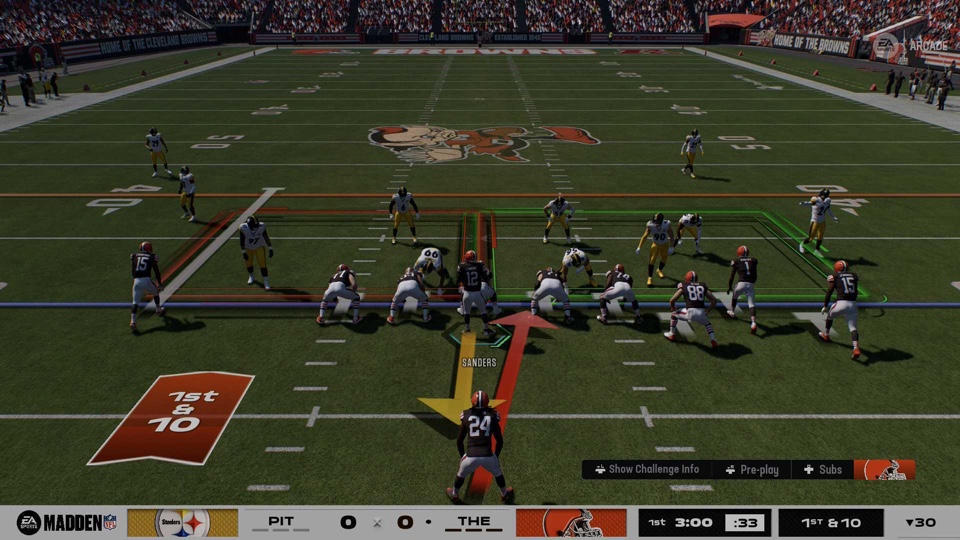Viewport: 960px width, 540px height.
Task: Open Show Challenge Info option
Action: click(646, 470)
